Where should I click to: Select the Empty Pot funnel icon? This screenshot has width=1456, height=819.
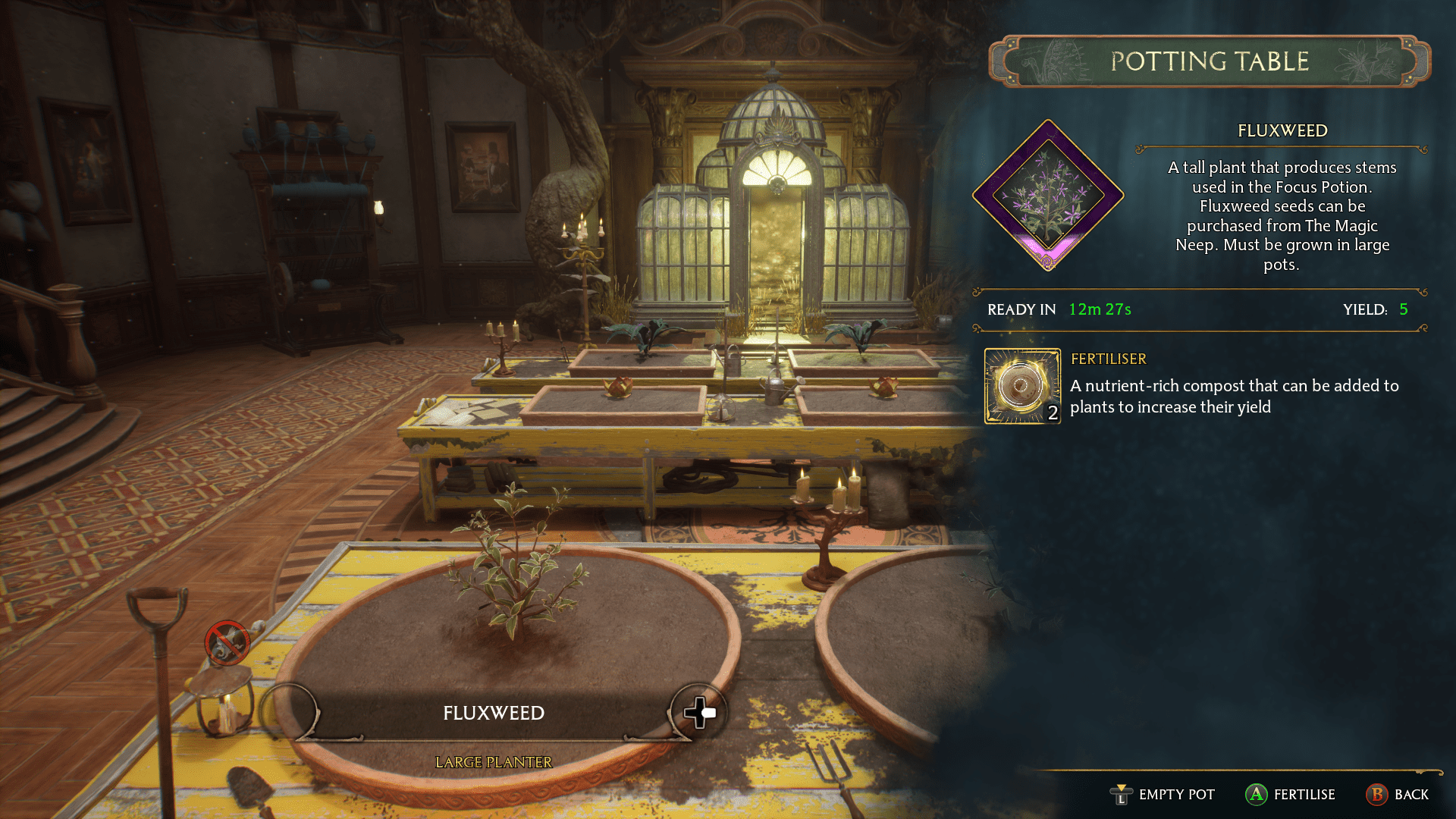1120,795
